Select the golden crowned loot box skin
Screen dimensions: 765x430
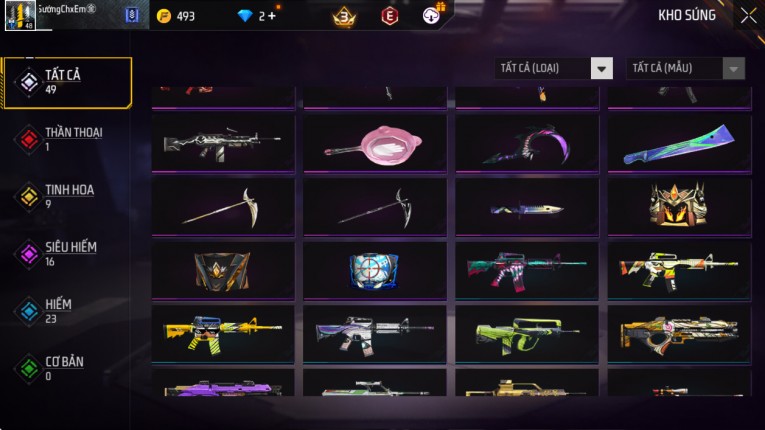coord(679,207)
